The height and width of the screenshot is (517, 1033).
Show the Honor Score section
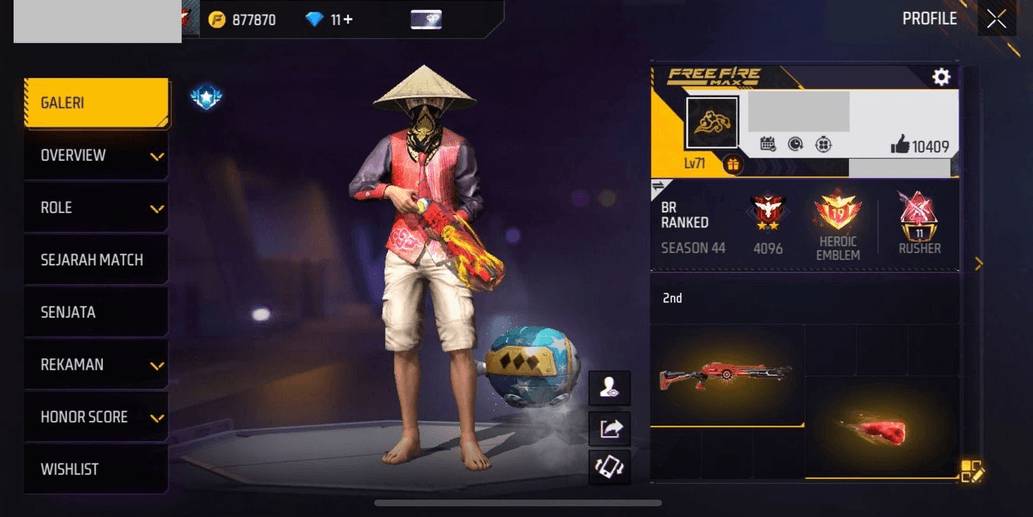click(x=96, y=417)
